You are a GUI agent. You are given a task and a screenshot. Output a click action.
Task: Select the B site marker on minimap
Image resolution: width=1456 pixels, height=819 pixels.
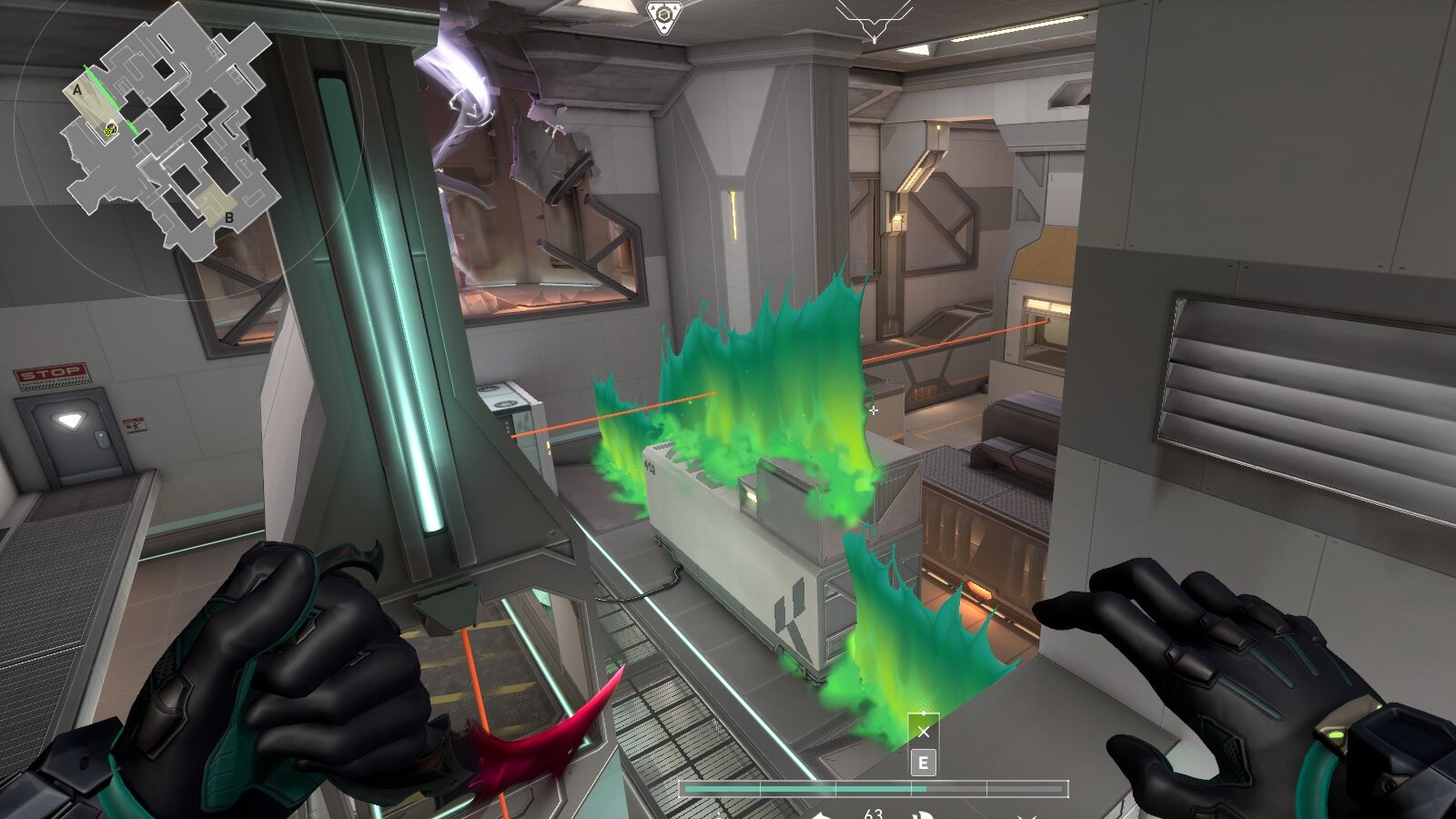pos(229,218)
